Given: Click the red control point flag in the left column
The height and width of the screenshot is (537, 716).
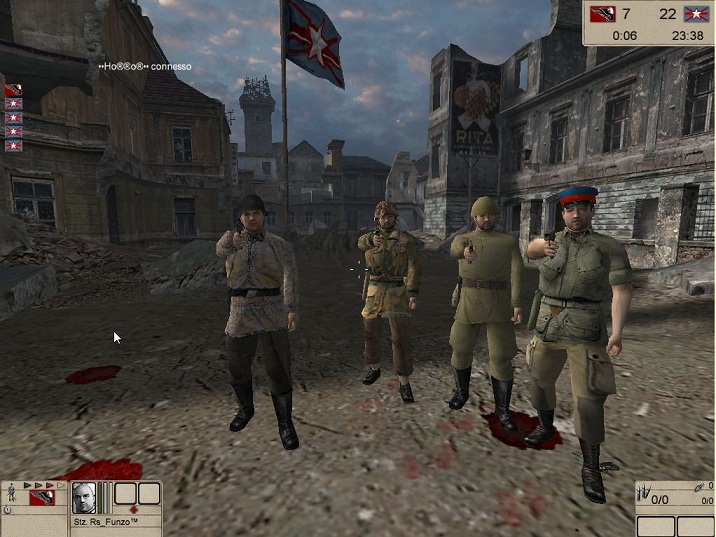Looking at the screenshot, I should pos(13,90).
